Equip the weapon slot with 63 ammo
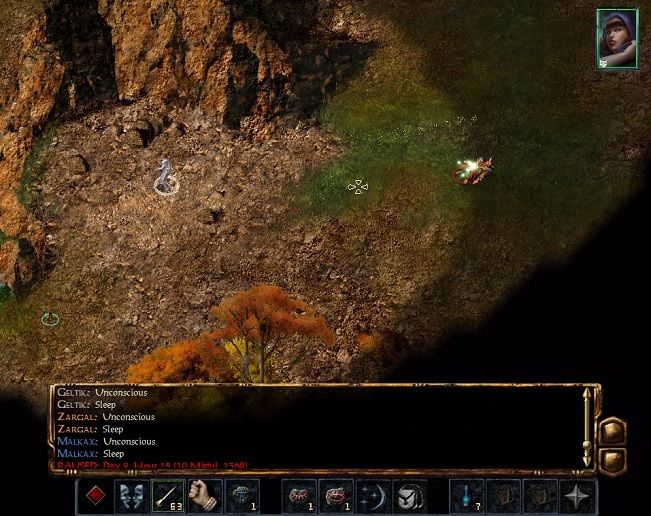Image resolution: width=651 pixels, height=516 pixels. coord(167,496)
